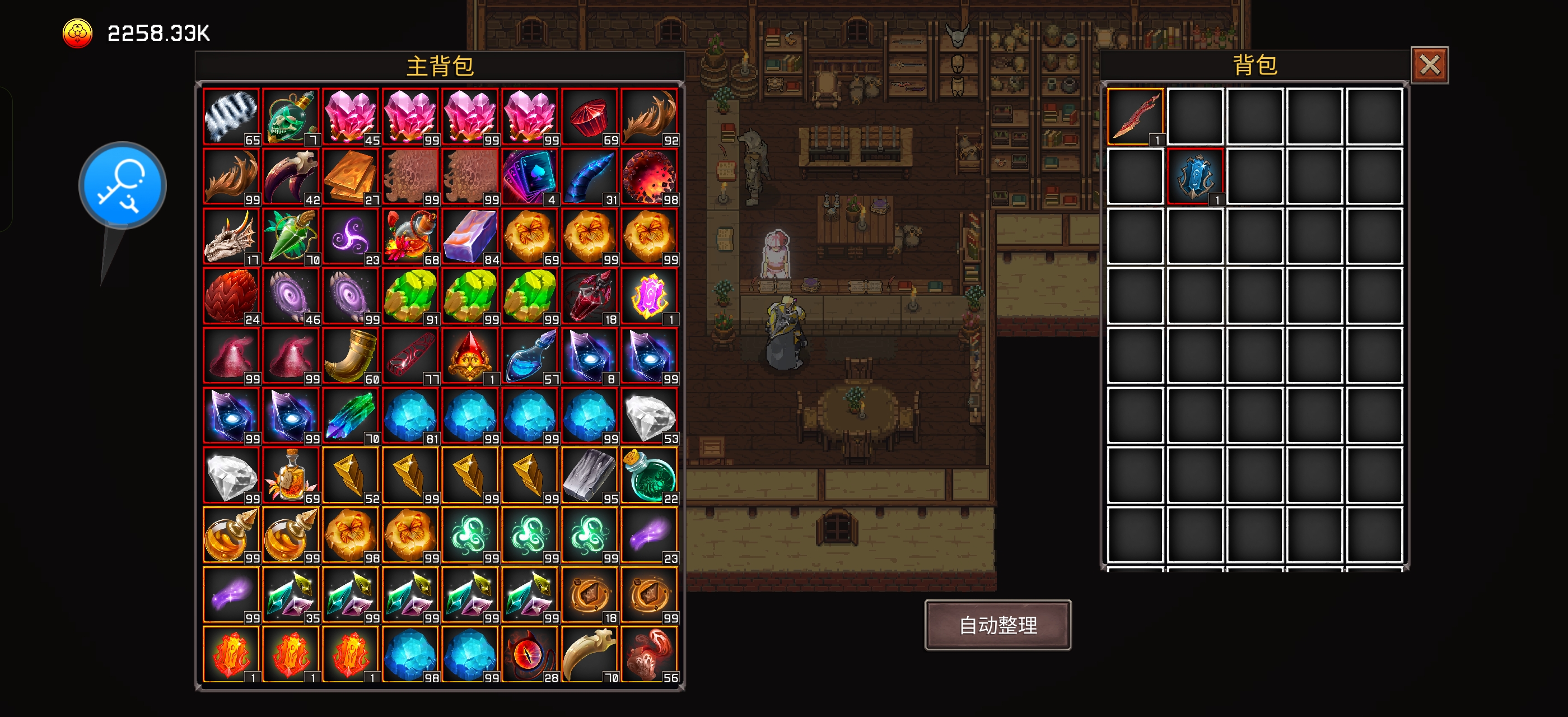This screenshot has width=1568, height=717.
Task: Select the glowing magenta rune crystal
Action: point(649,296)
